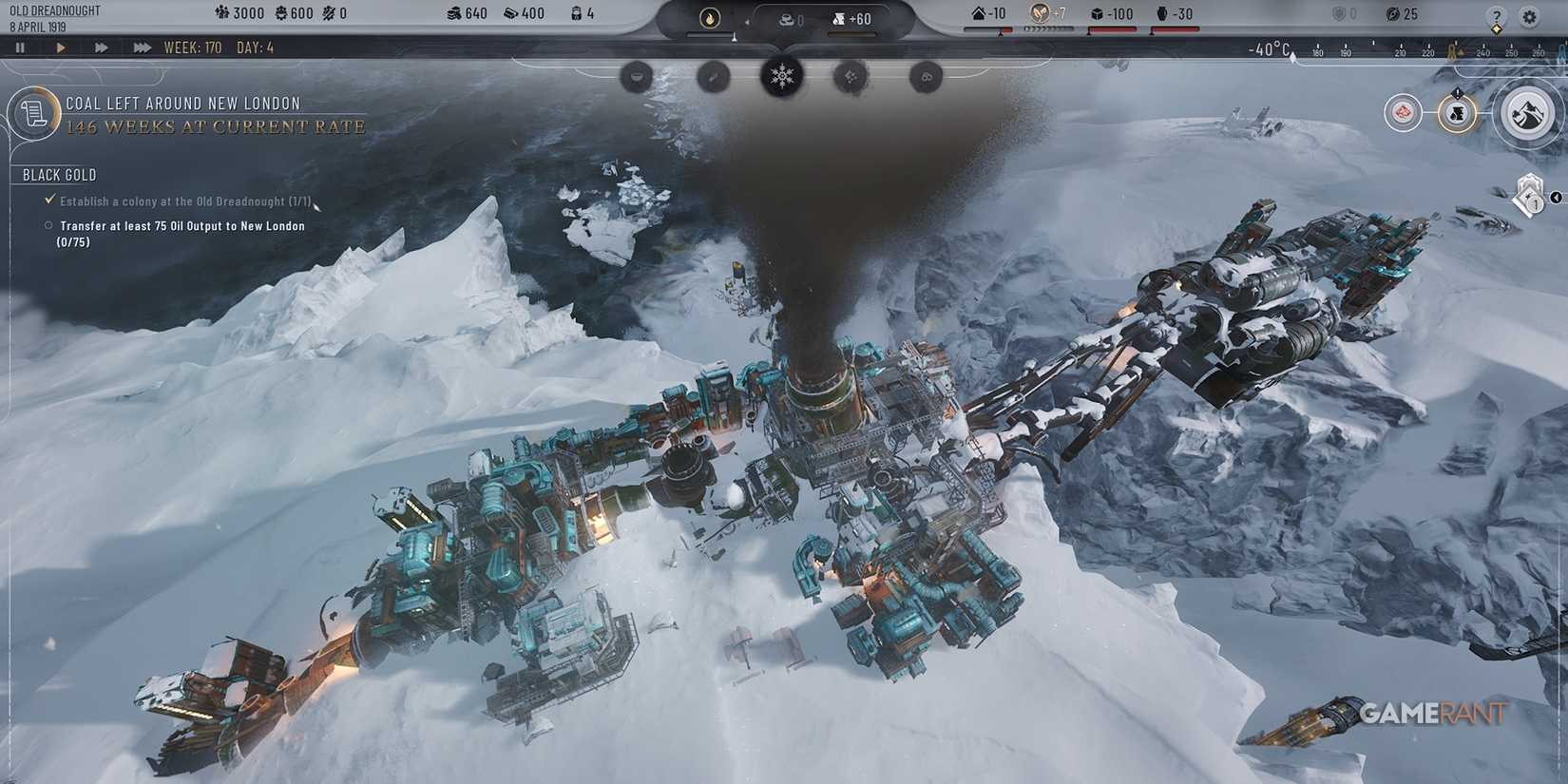The image size is (1568, 784).
Task: Toggle the snowflake temperature overlay
Action: click(781, 76)
